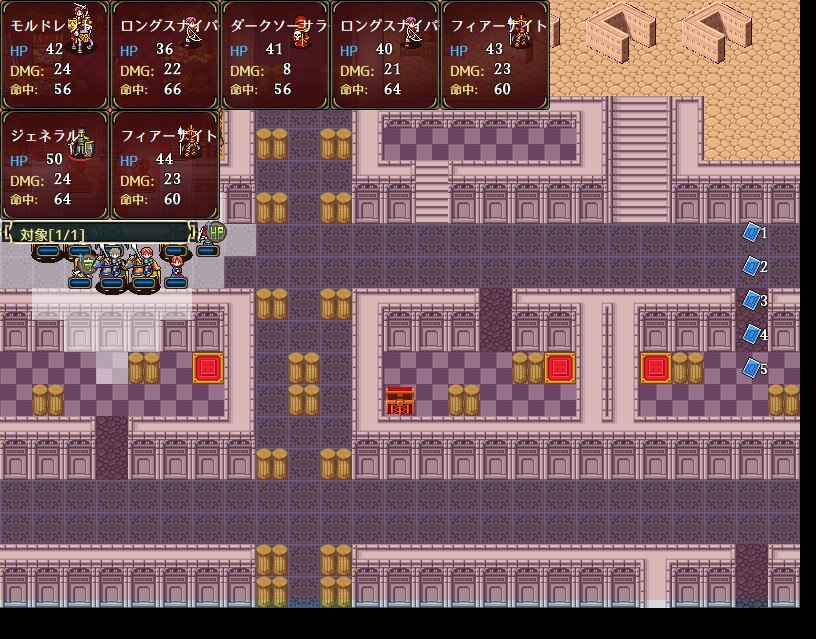Viewport: 816px width, 639px height.
Task: Choose the blue card numbered 3
Action: (x=752, y=300)
